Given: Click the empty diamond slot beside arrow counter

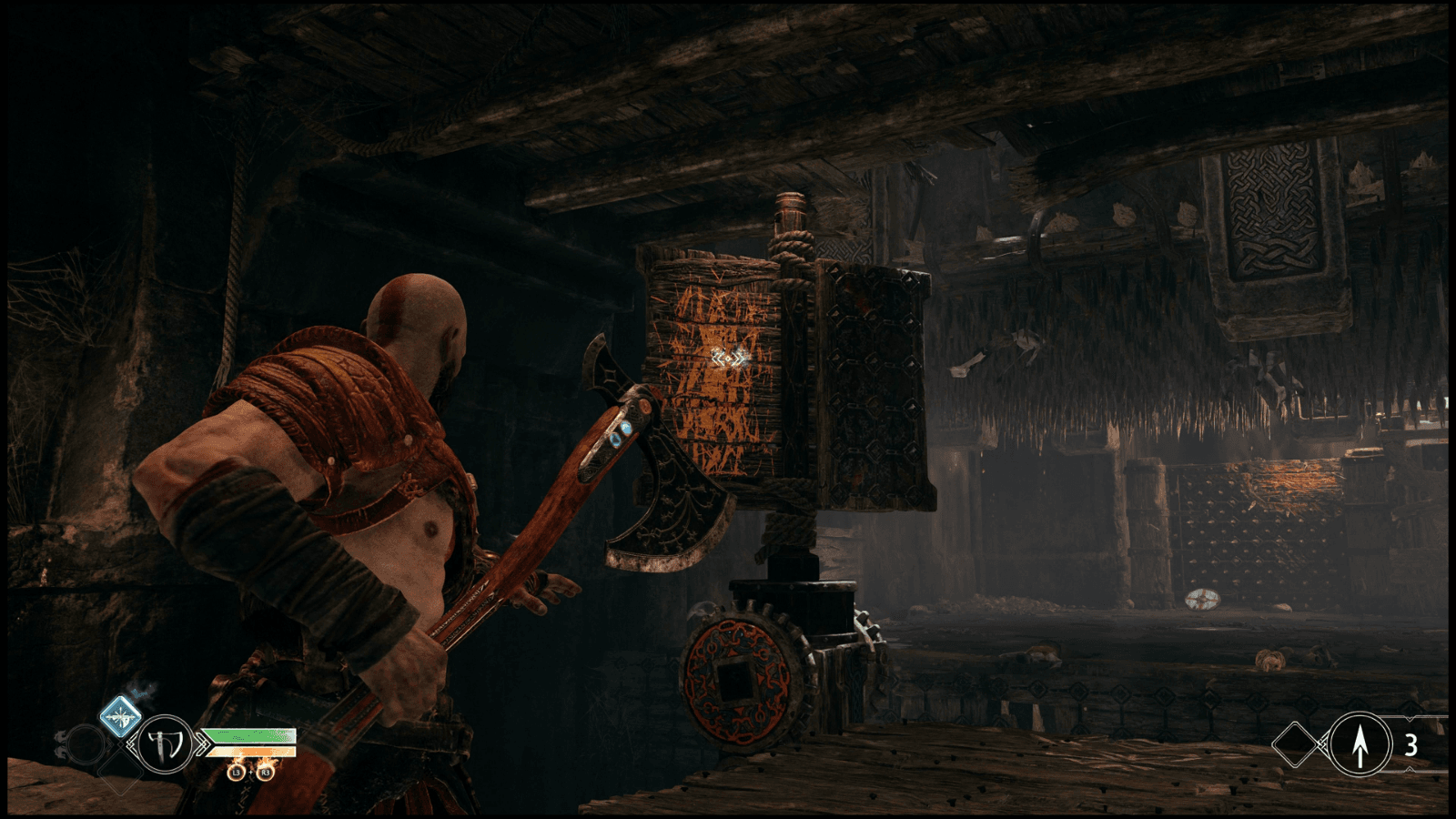Looking at the screenshot, I should tap(1296, 746).
